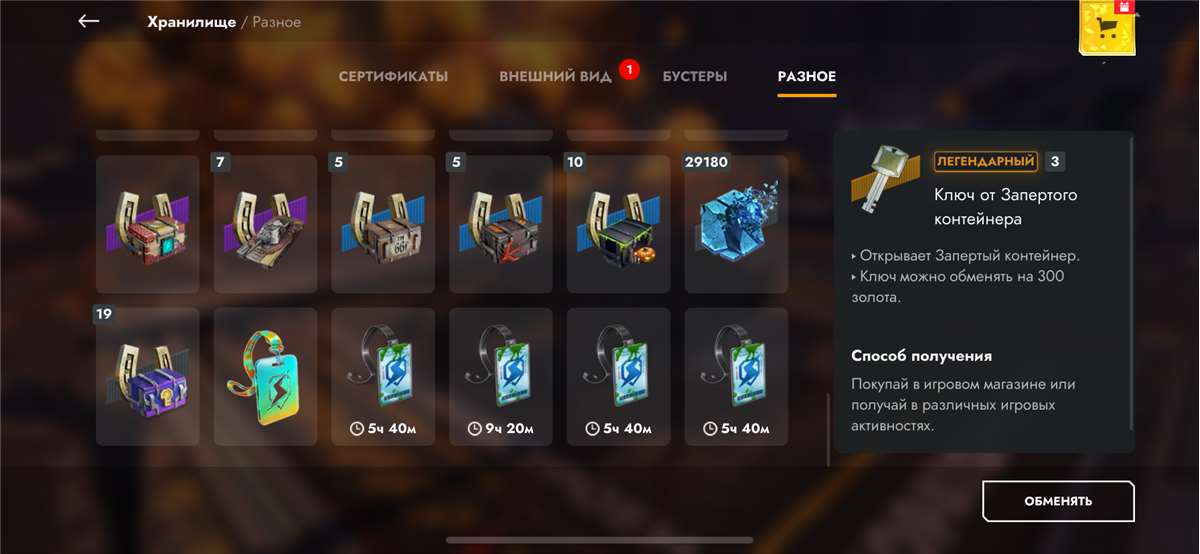Viewport: 1200px width, 554px height.
Task: Open the Хранилище breadcrumb link
Action: (x=190, y=22)
